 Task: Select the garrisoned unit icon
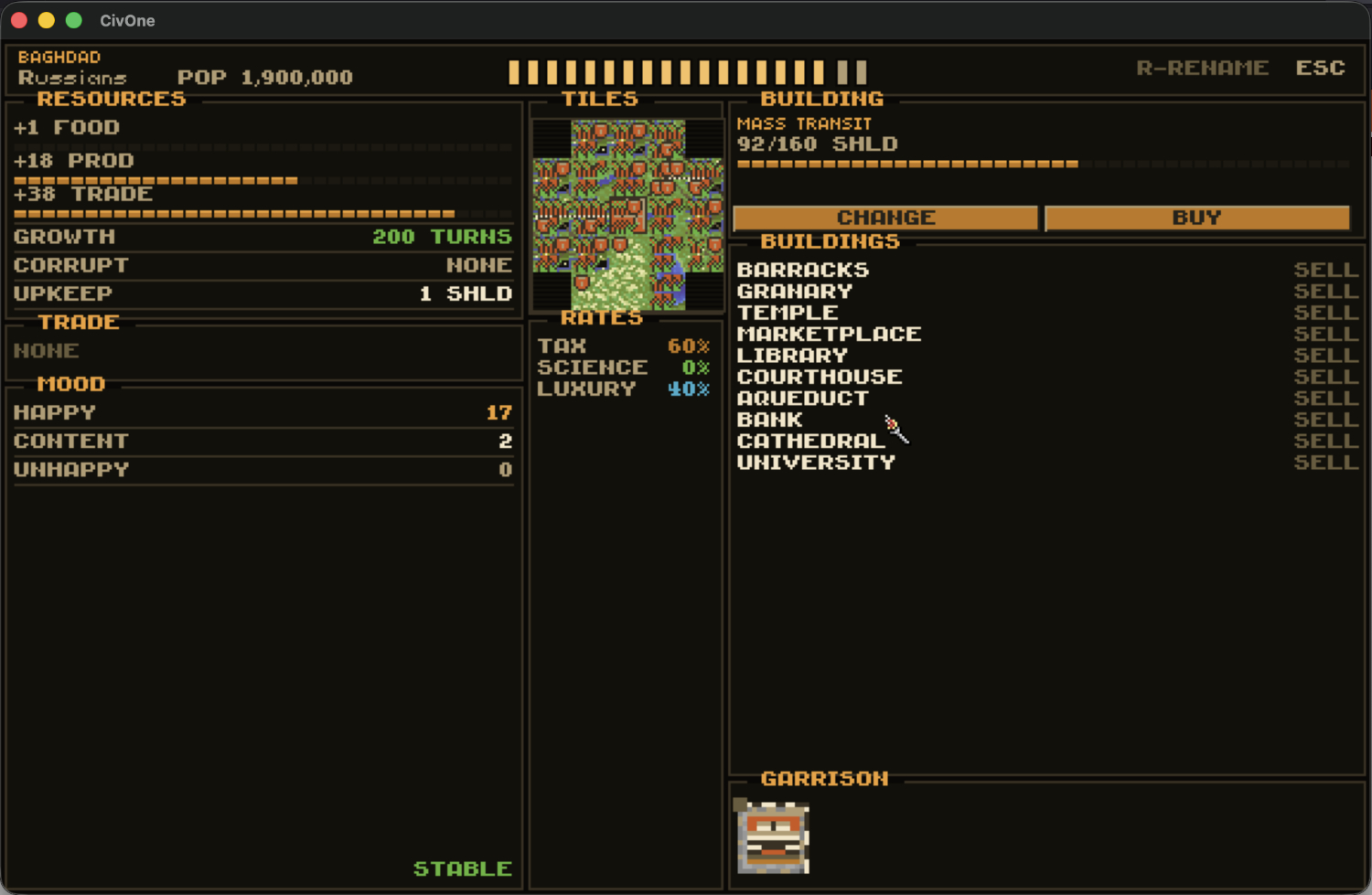click(773, 837)
